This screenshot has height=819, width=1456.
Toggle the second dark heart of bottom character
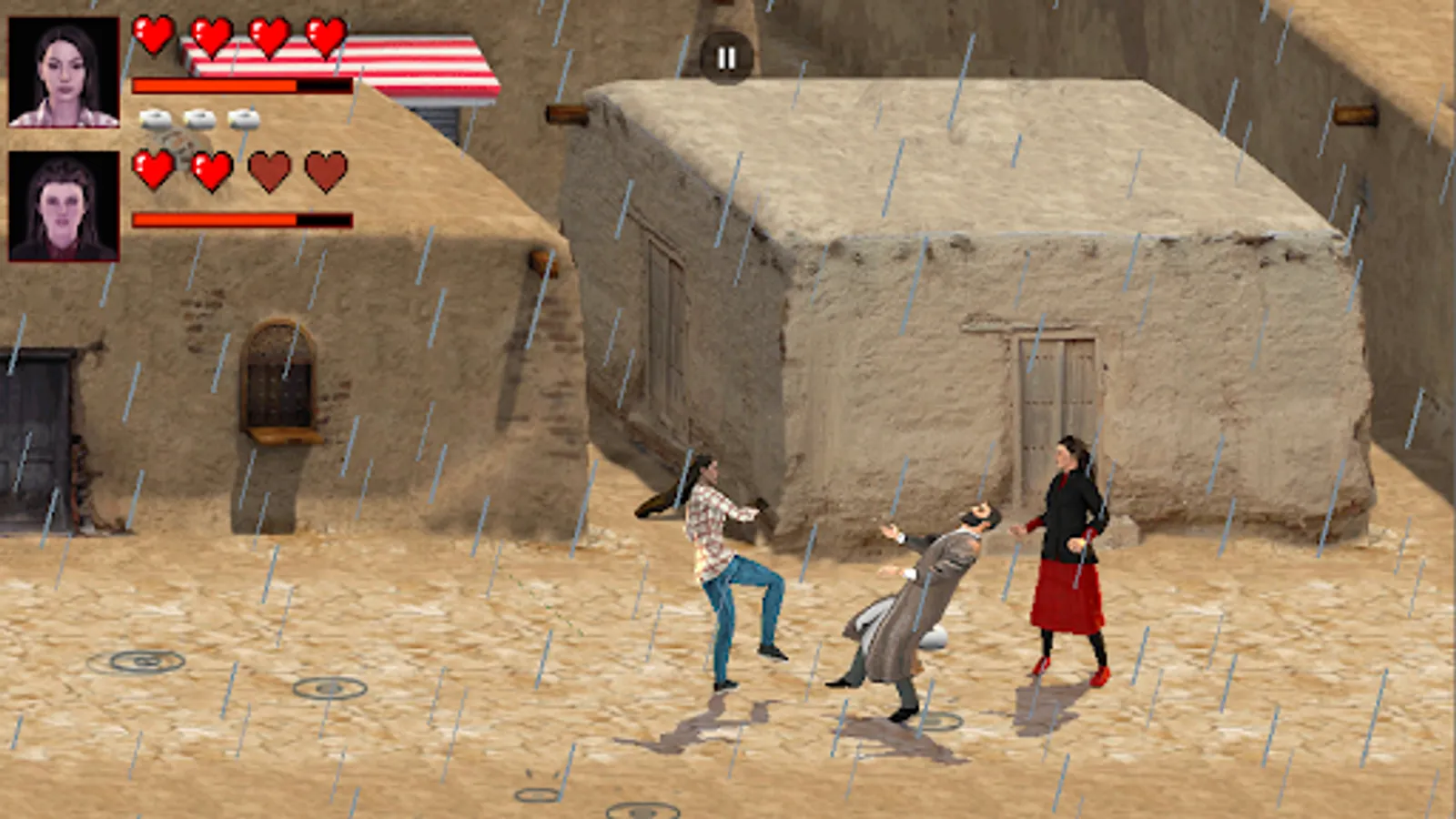[324, 171]
